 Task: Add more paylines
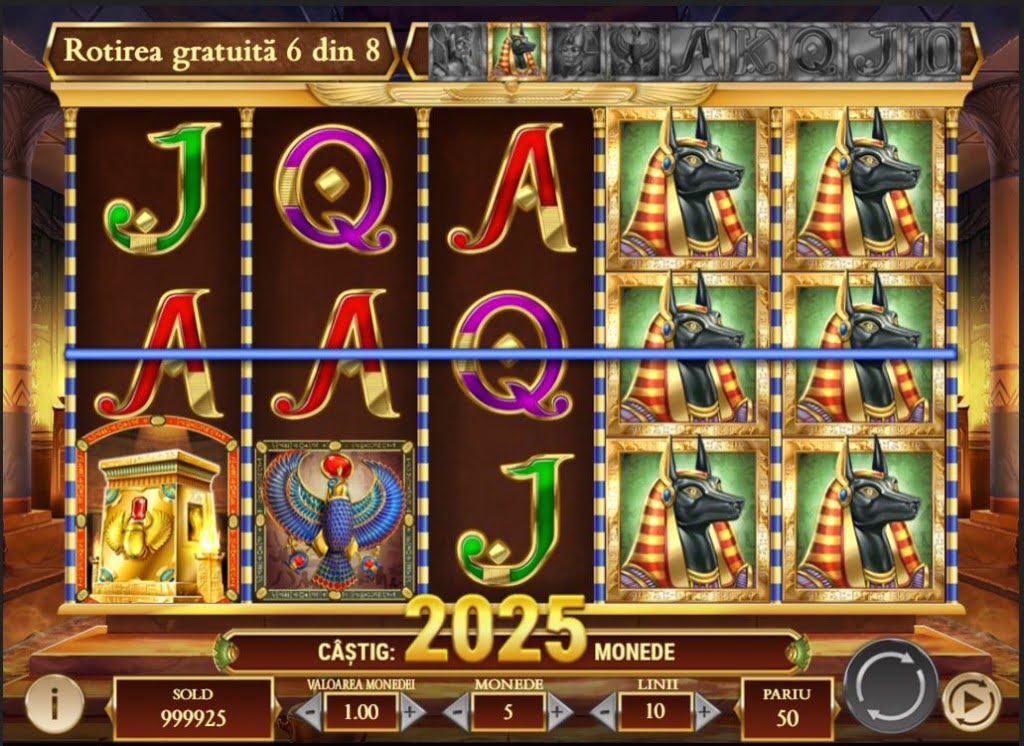click(706, 712)
